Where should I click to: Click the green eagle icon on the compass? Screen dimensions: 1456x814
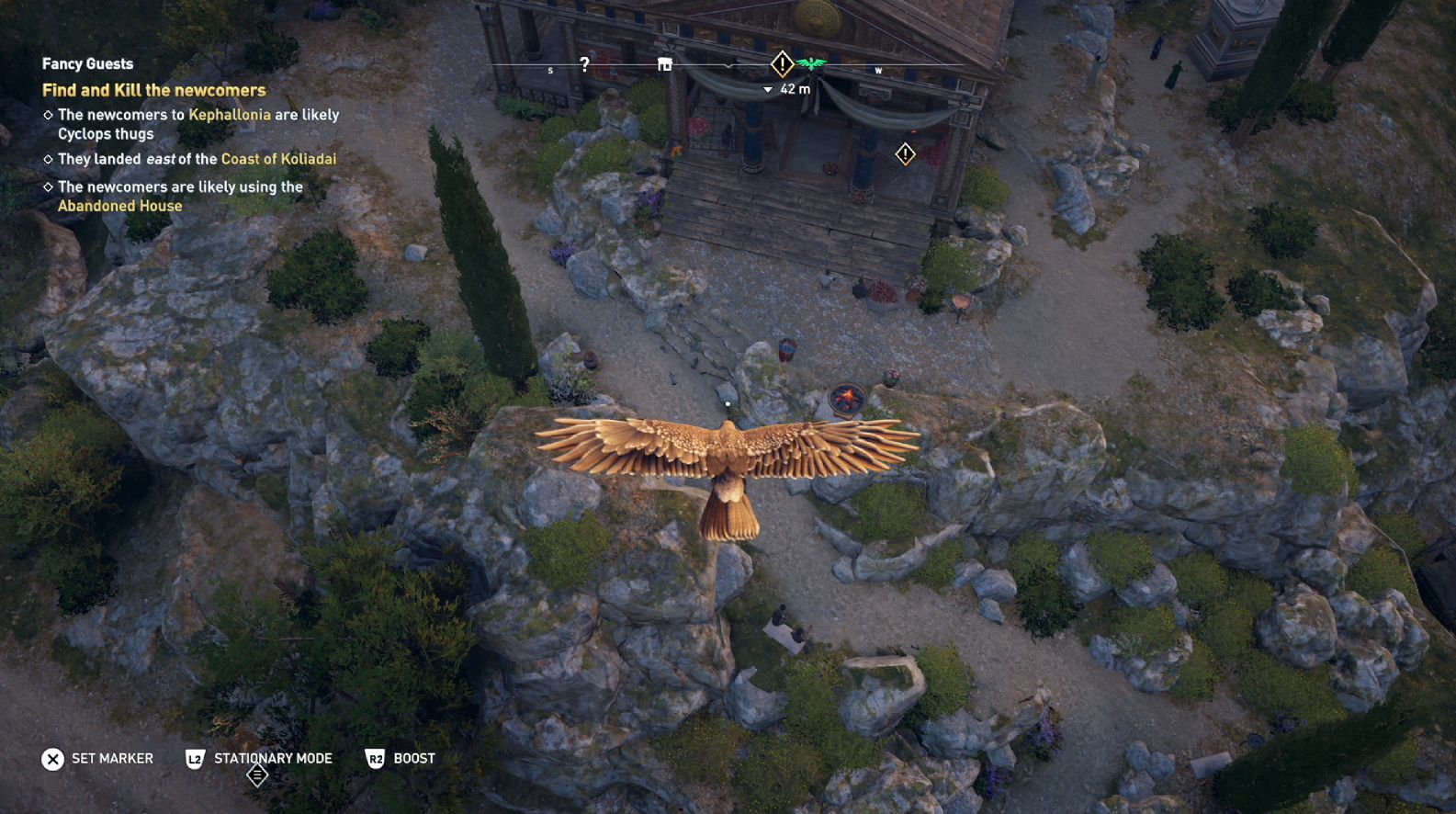(x=811, y=63)
